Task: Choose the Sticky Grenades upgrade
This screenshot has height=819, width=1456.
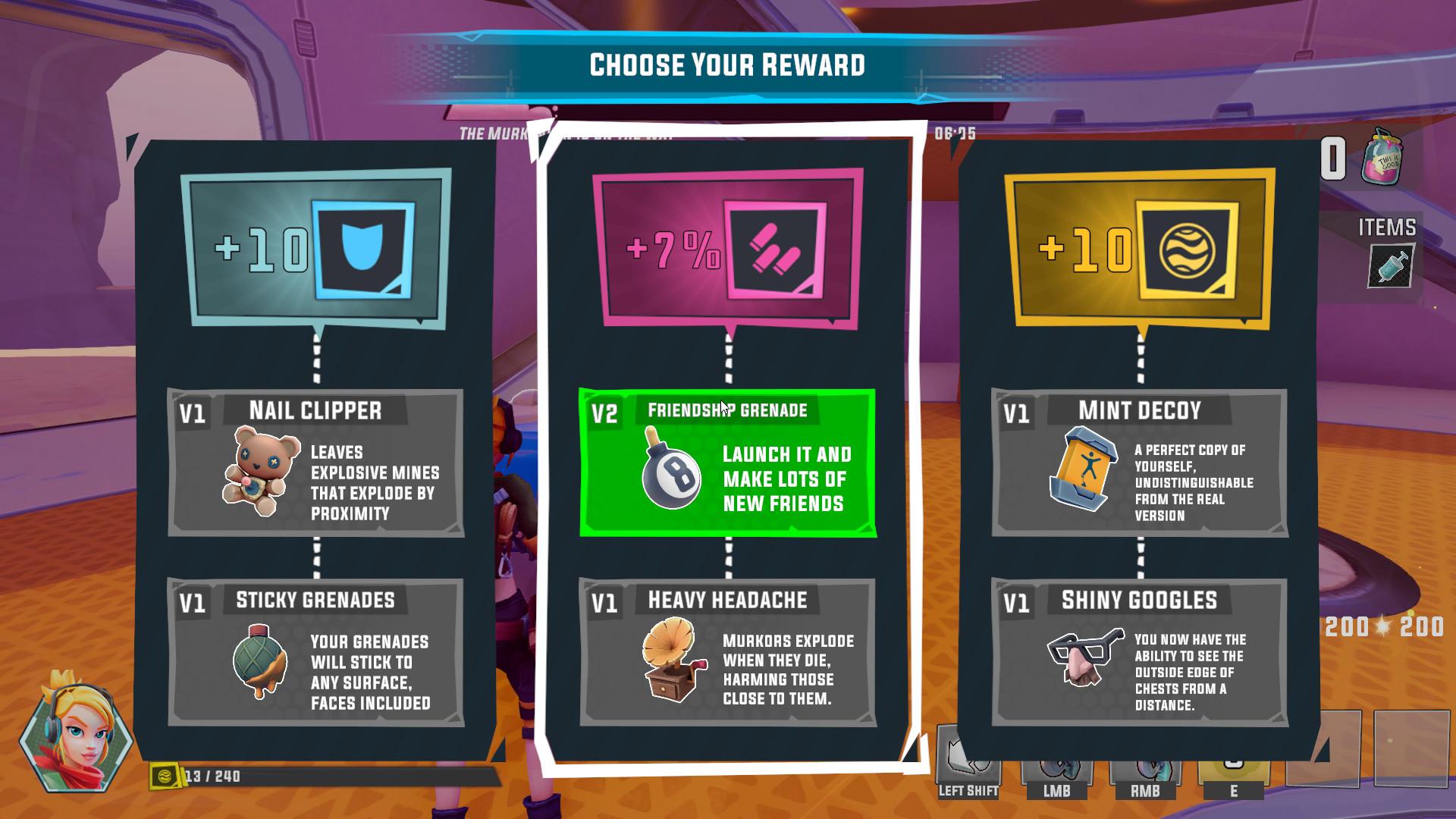Action: click(315, 652)
